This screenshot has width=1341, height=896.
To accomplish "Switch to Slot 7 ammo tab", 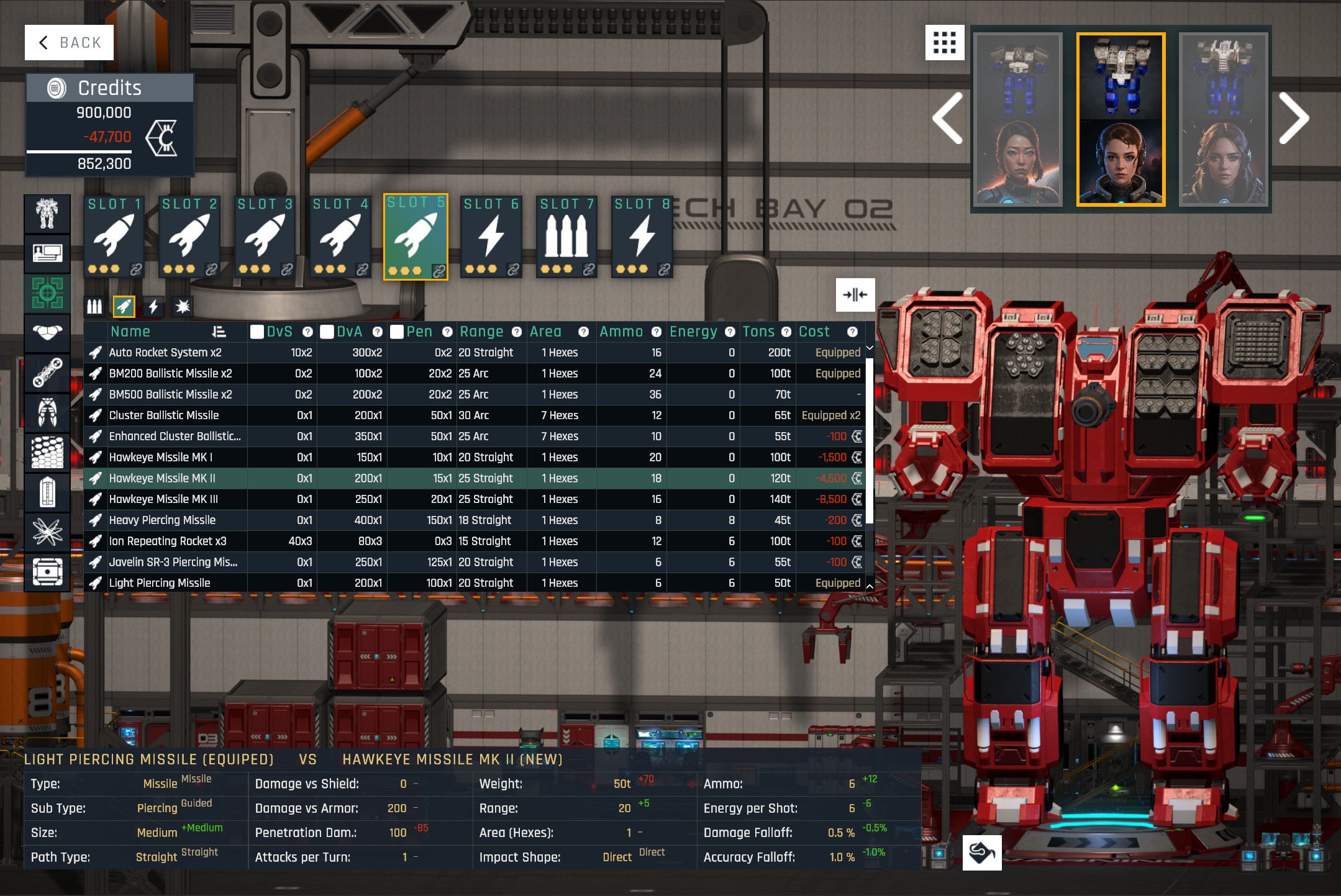I will pos(566,236).
